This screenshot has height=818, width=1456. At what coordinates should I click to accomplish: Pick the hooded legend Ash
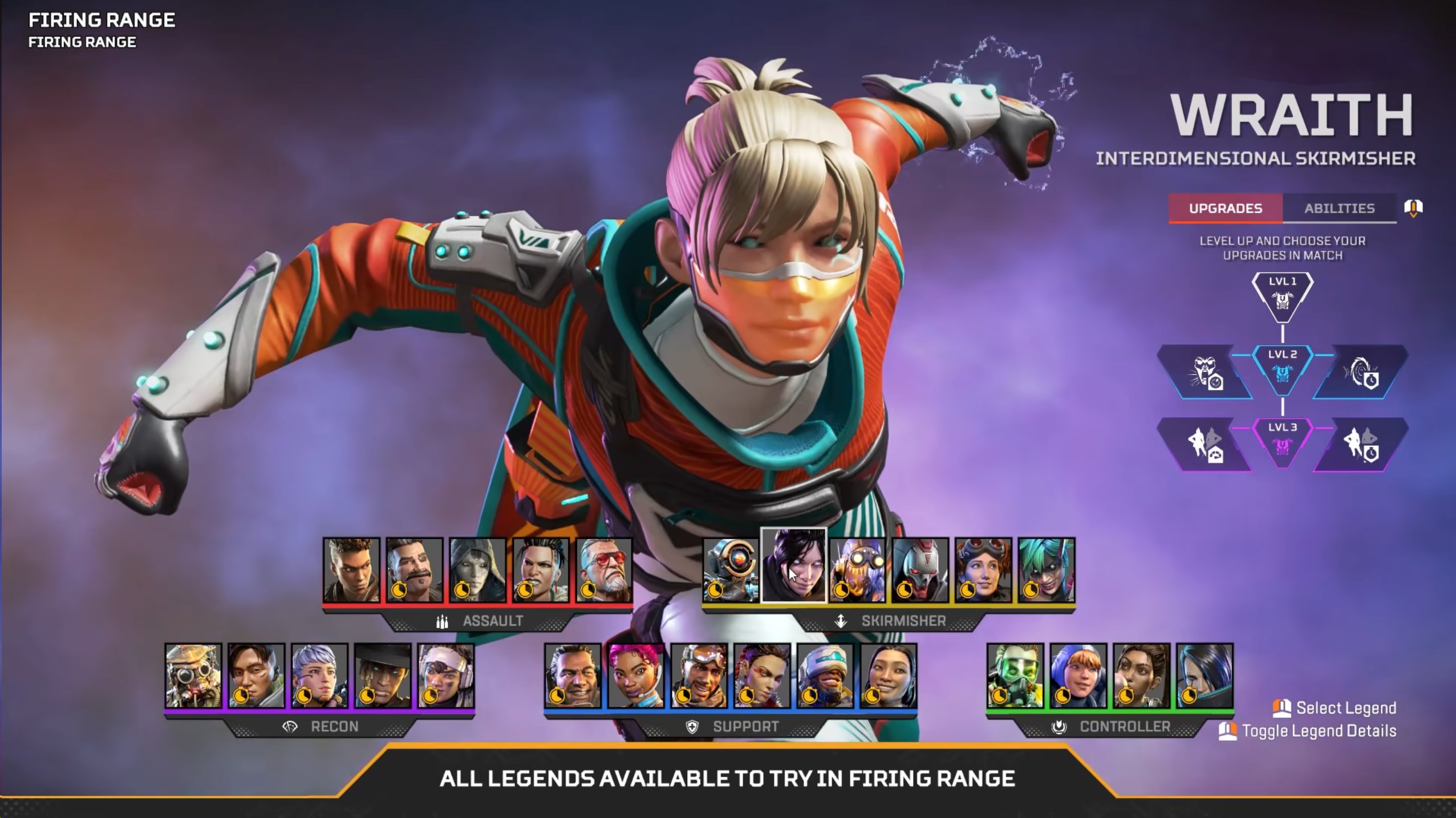[477, 569]
